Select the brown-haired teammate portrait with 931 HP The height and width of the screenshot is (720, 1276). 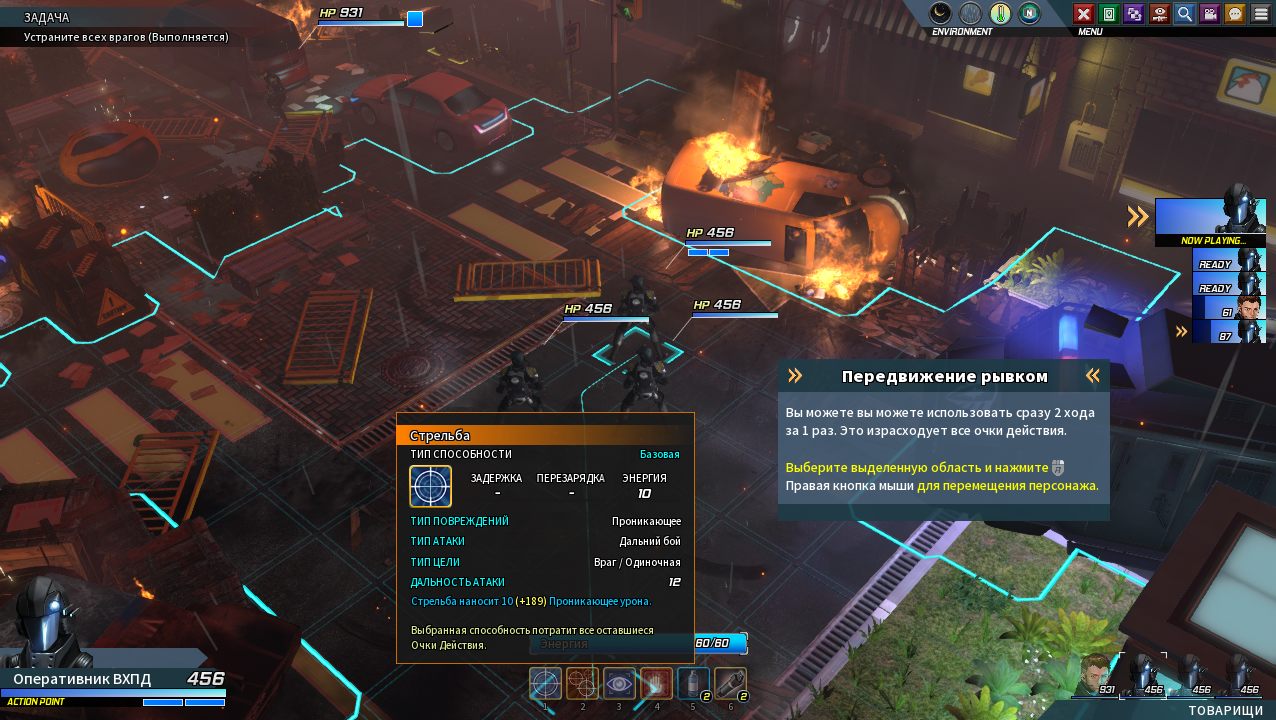(x=1098, y=675)
